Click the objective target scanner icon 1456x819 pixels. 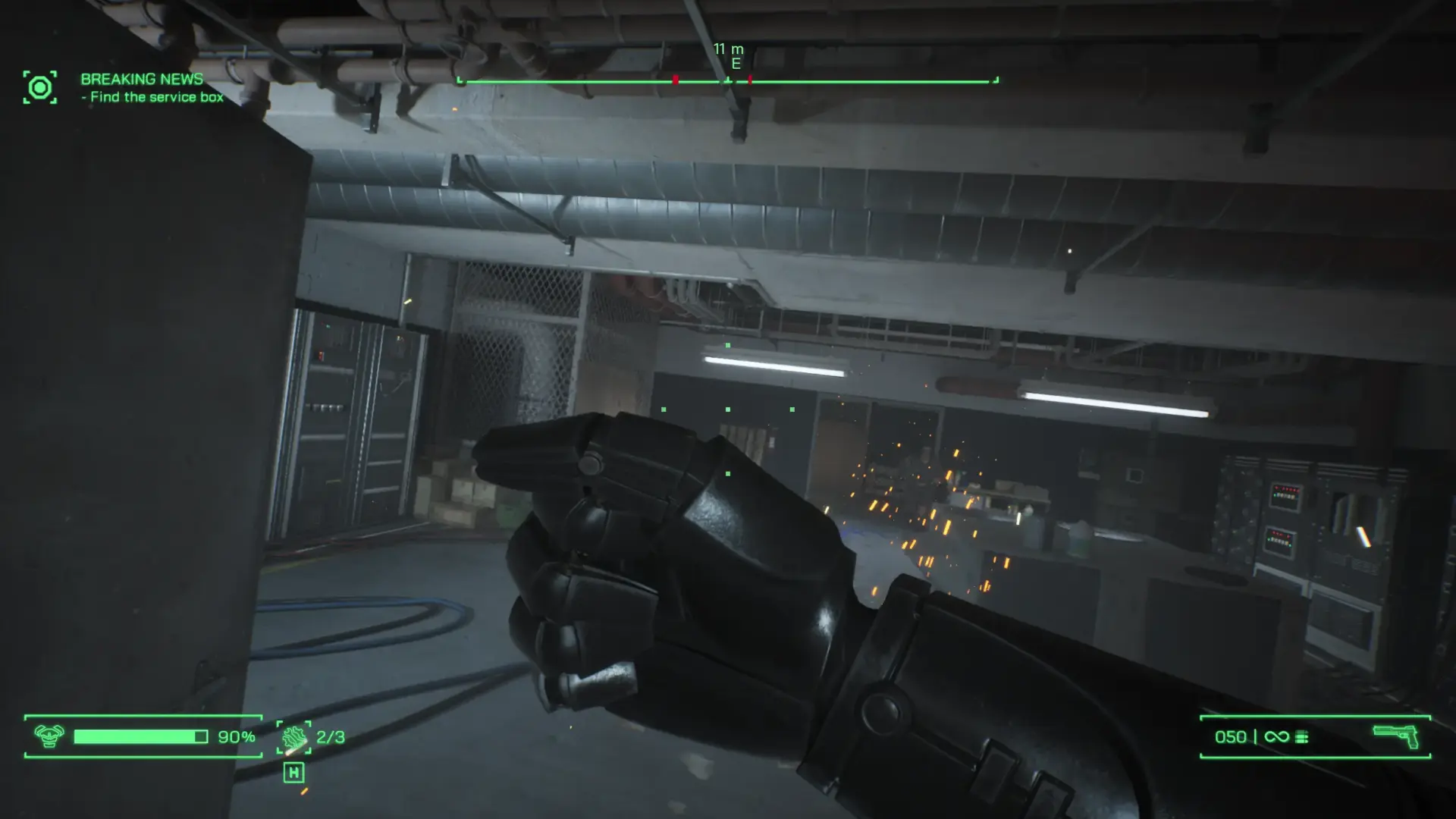[x=39, y=88]
